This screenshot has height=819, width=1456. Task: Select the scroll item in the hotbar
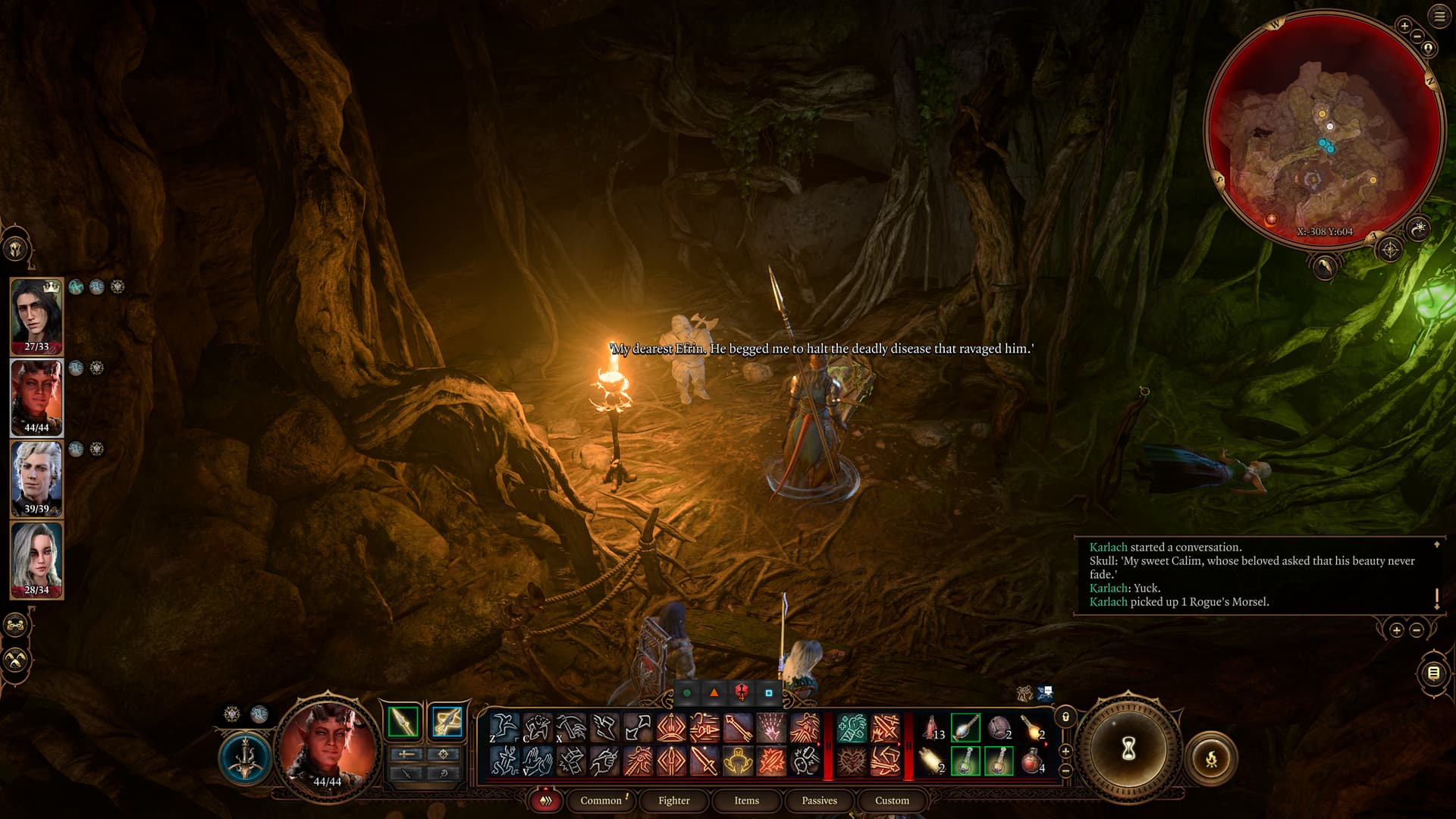click(931, 761)
